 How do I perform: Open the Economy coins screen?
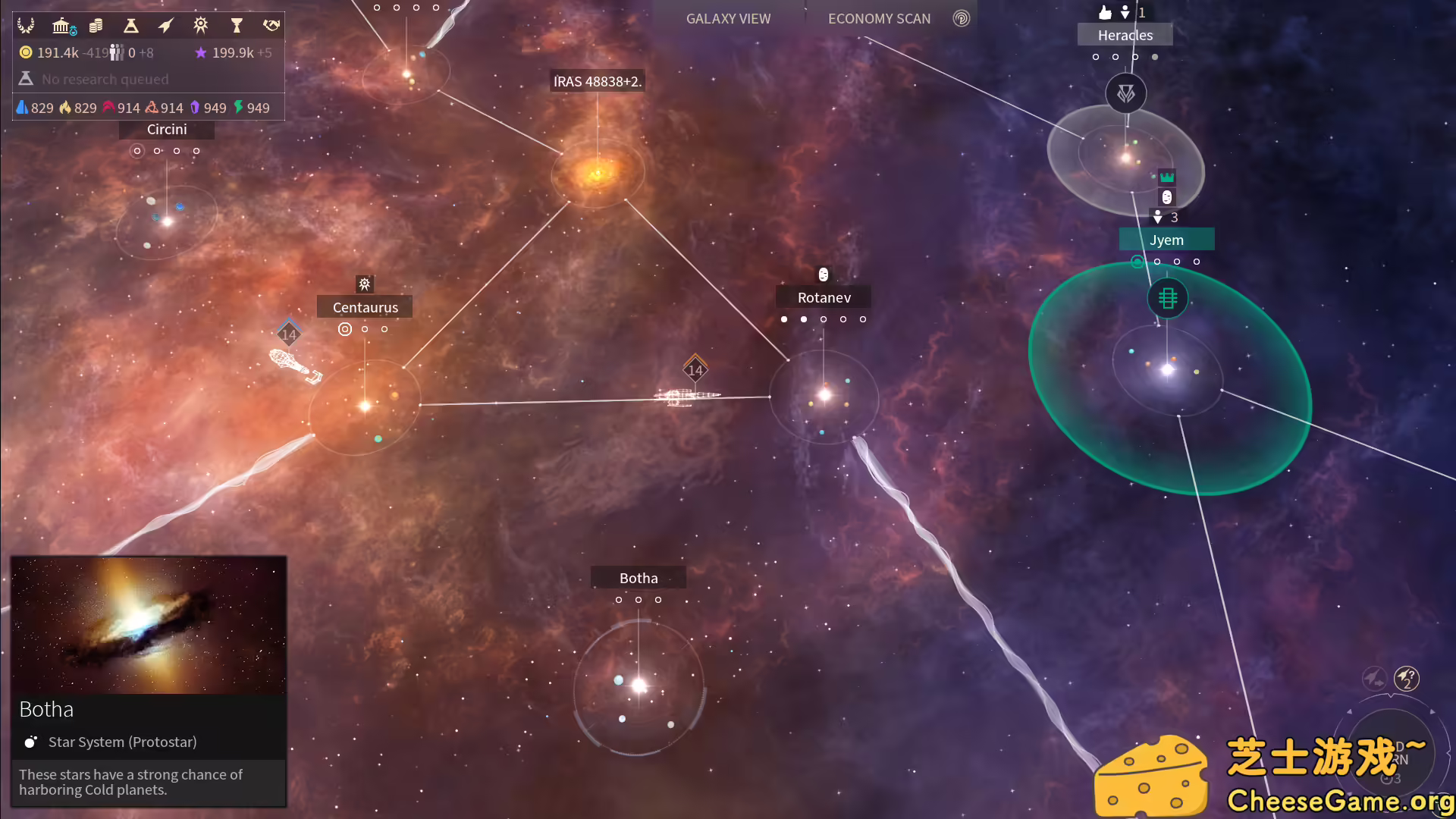click(x=96, y=25)
